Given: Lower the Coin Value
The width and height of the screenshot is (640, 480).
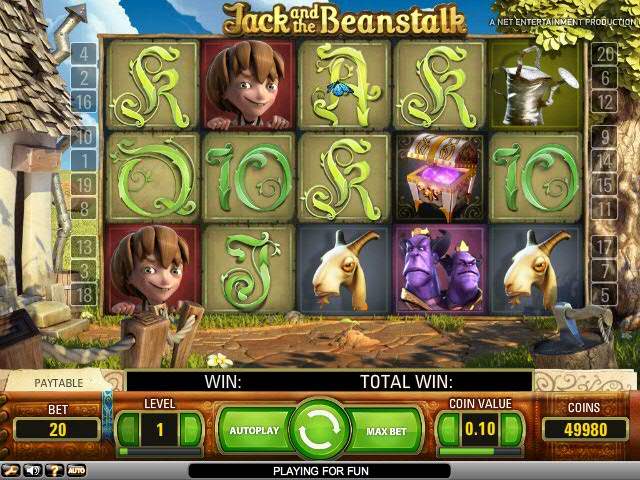Looking at the screenshot, I should pyautogui.click(x=447, y=431).
